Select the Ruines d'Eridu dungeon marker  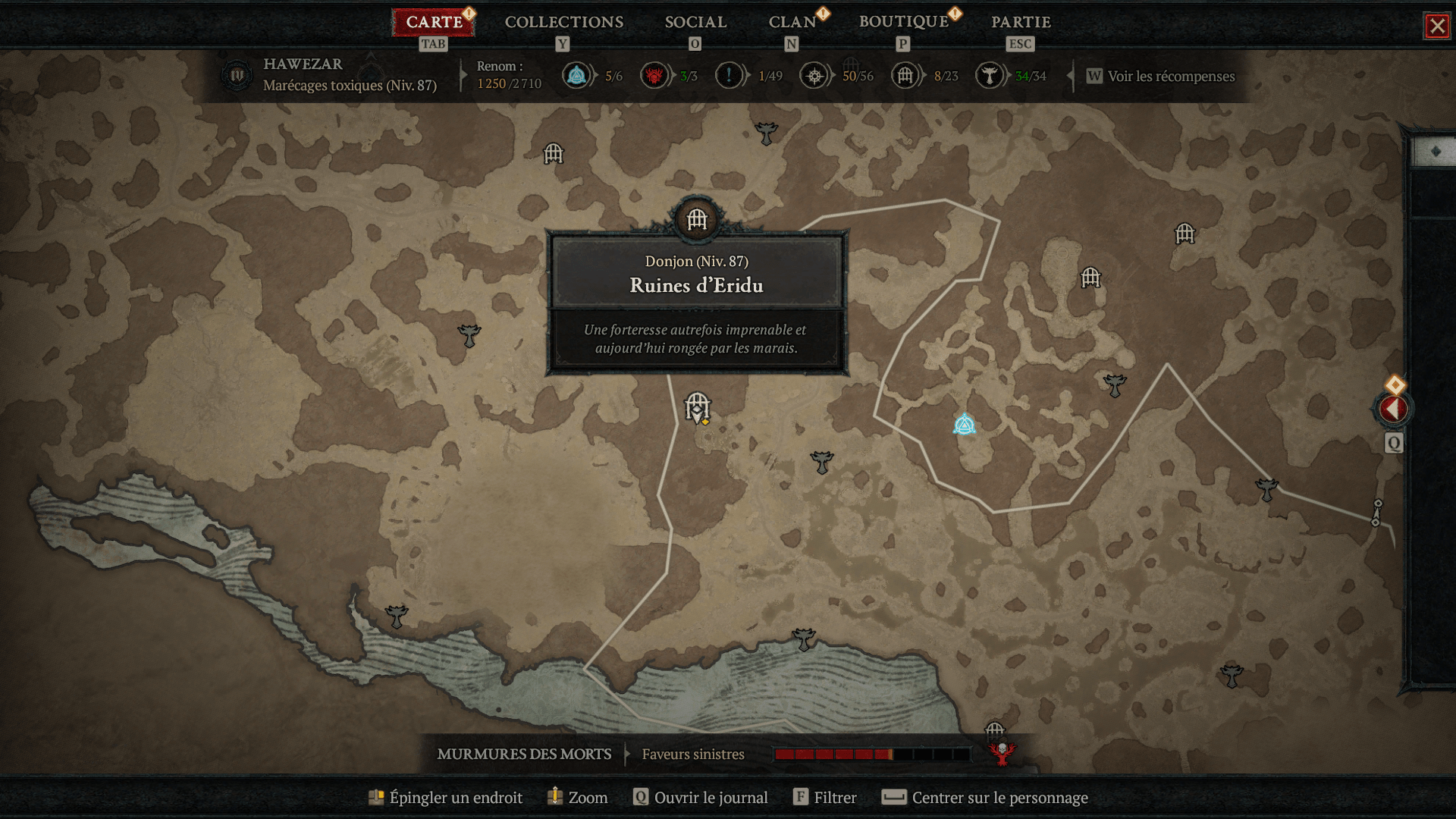coord(697,407)
